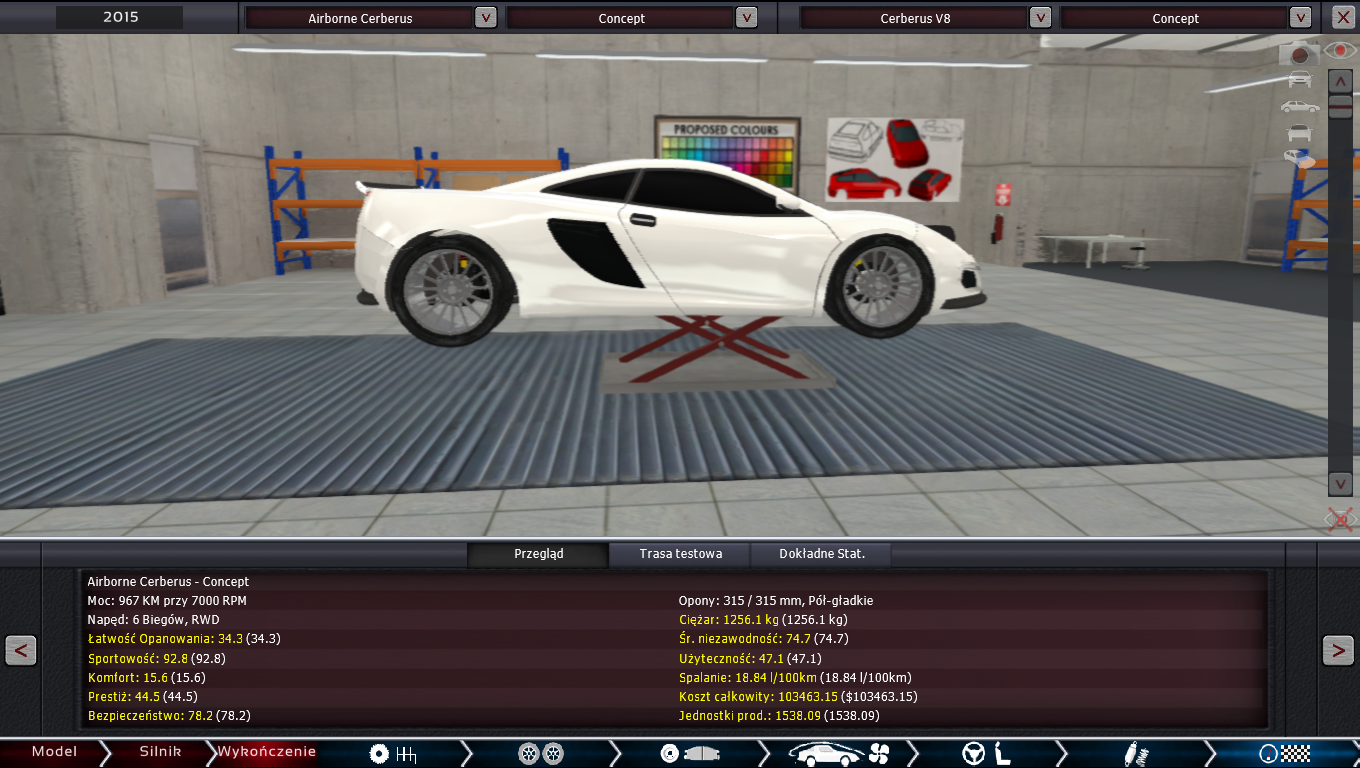The height and width of the screenshot is (768, 1360).
Task: Switch to the Przegląd tab
Action: 538,554
